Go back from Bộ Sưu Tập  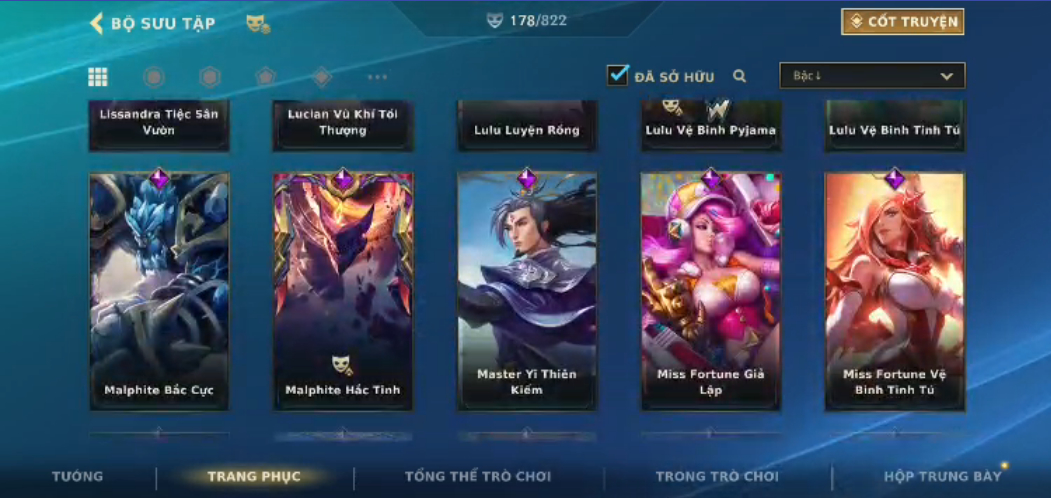click(96, 23)
